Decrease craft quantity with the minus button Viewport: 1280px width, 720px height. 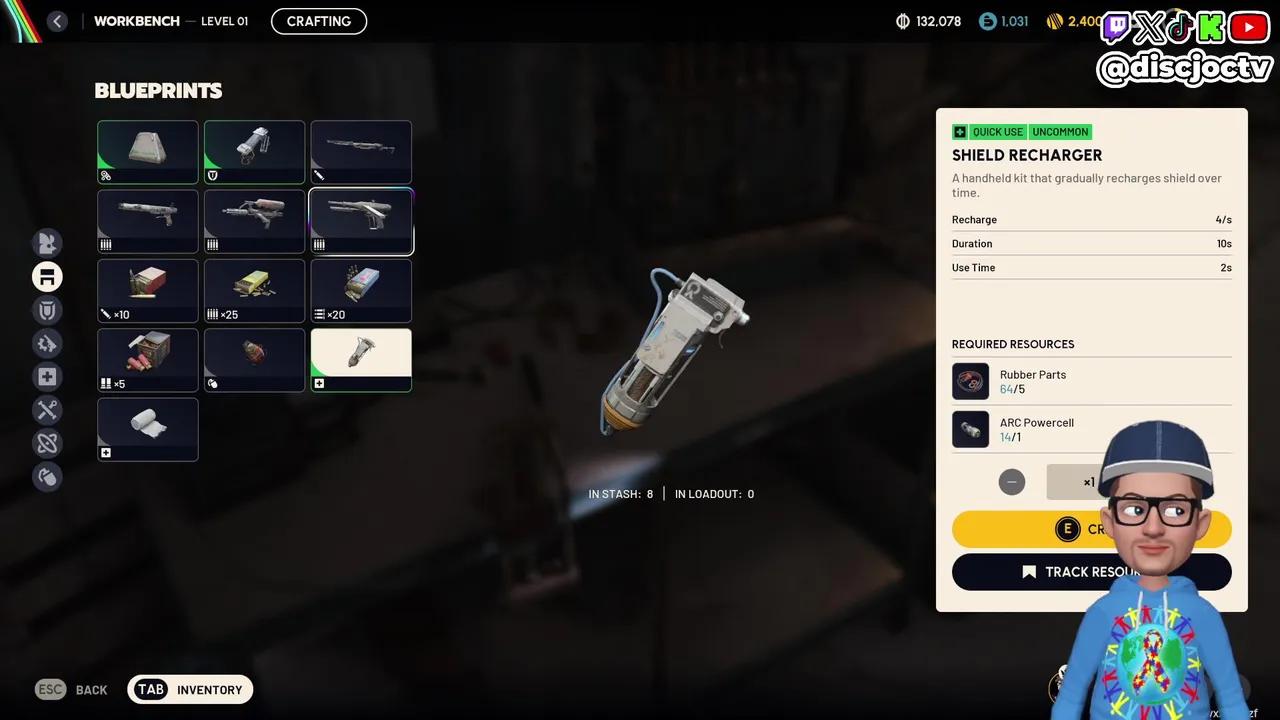[1012, 482]
